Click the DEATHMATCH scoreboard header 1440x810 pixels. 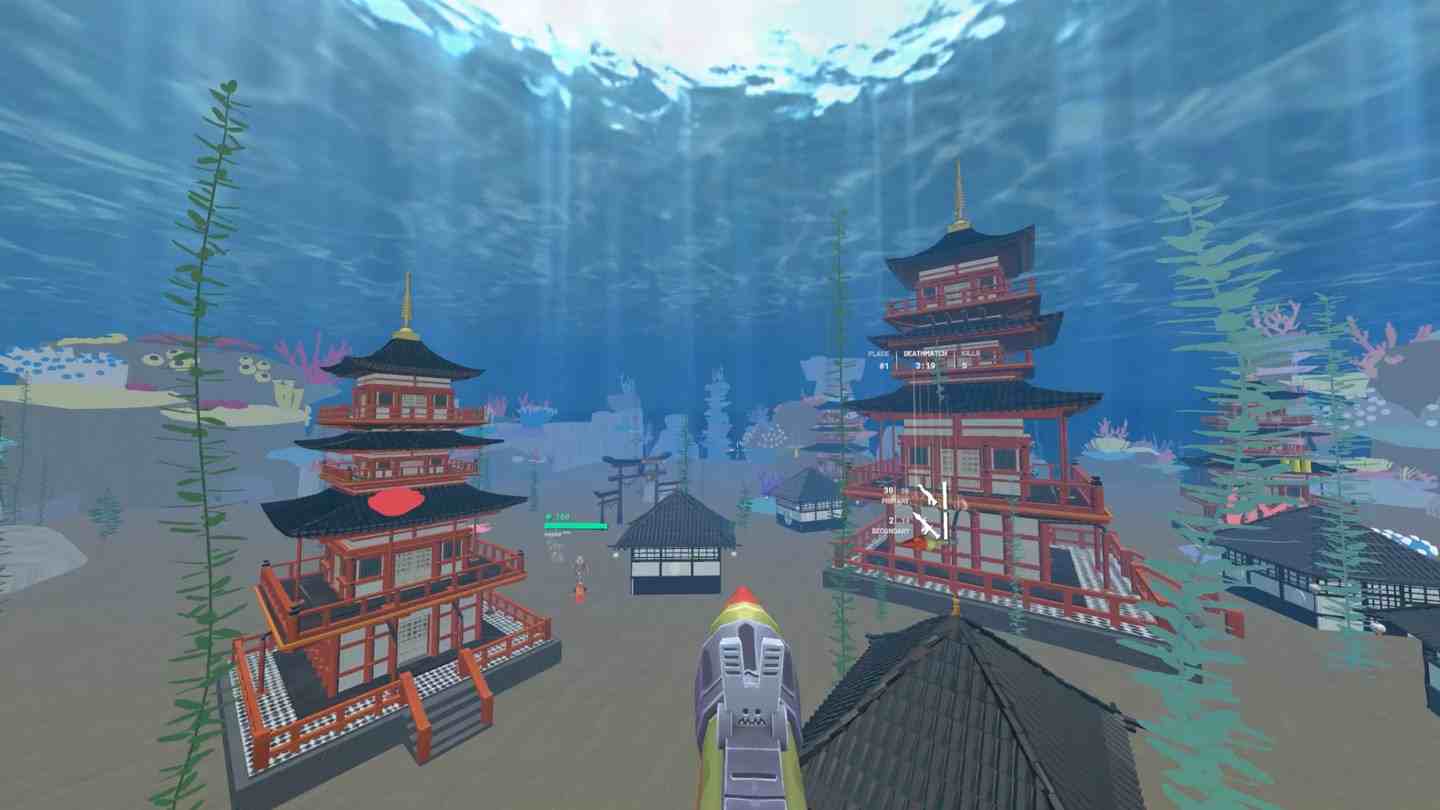(x=923, y=352)
